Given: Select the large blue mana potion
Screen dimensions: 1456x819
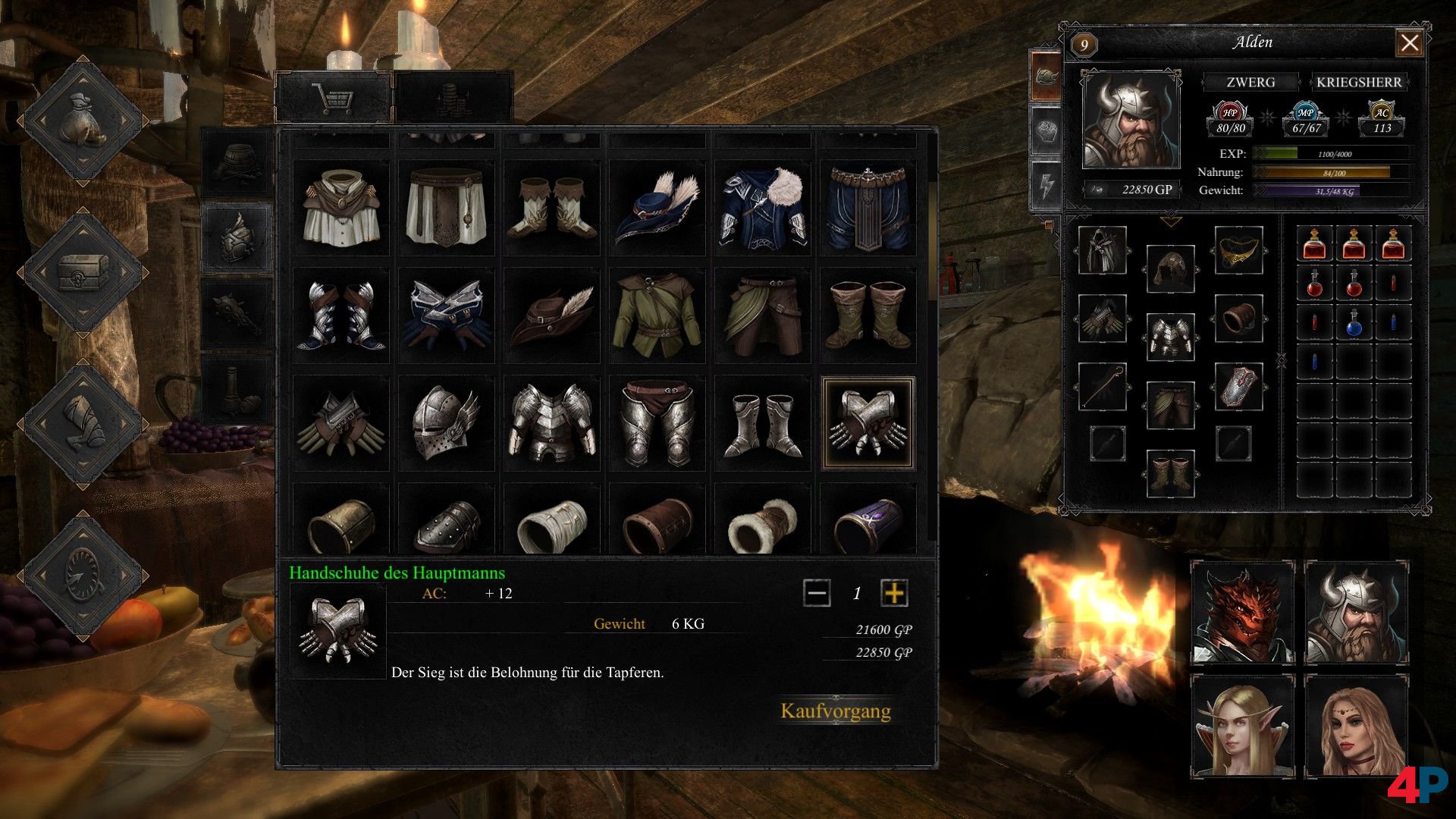Looking at the screenshot, I should 1354,323.
